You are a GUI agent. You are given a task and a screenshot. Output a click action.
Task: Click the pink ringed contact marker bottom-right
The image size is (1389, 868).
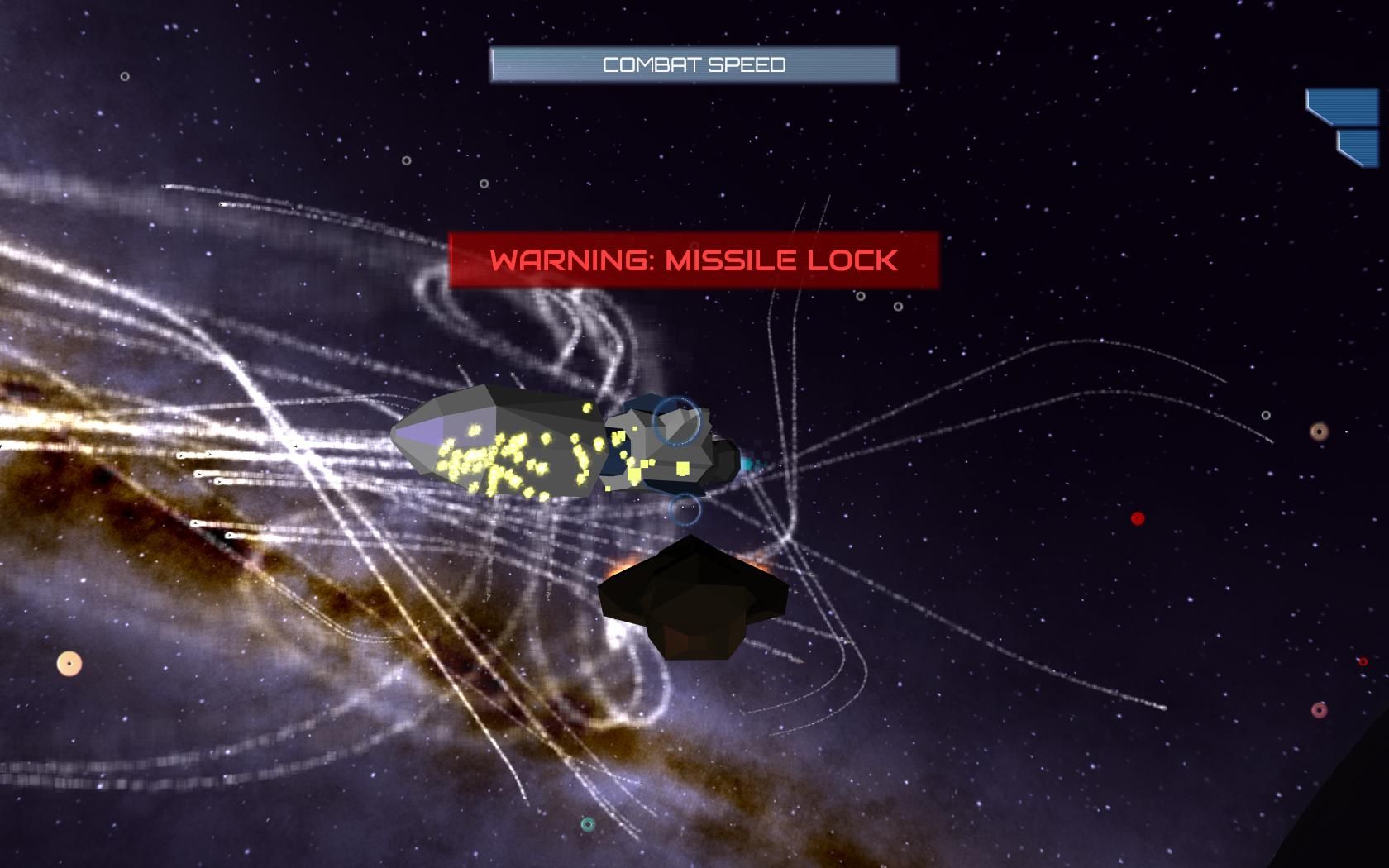click(x=1320, y=709)
